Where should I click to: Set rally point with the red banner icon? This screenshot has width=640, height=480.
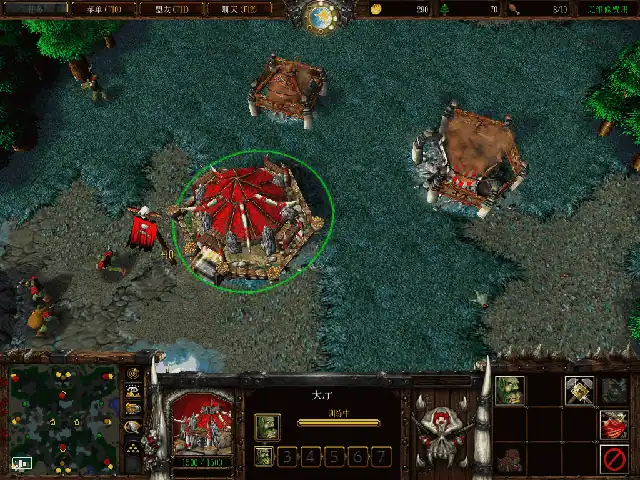click(613, 424)
